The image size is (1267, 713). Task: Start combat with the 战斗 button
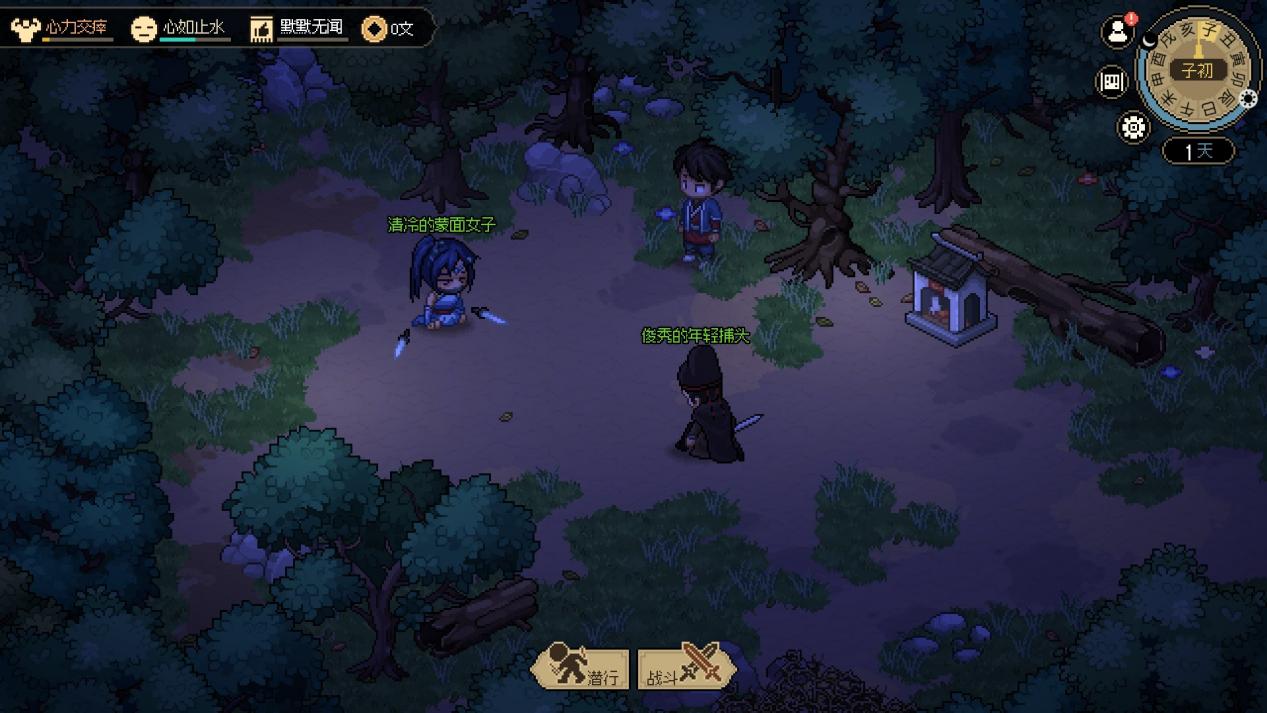(687, 668)
